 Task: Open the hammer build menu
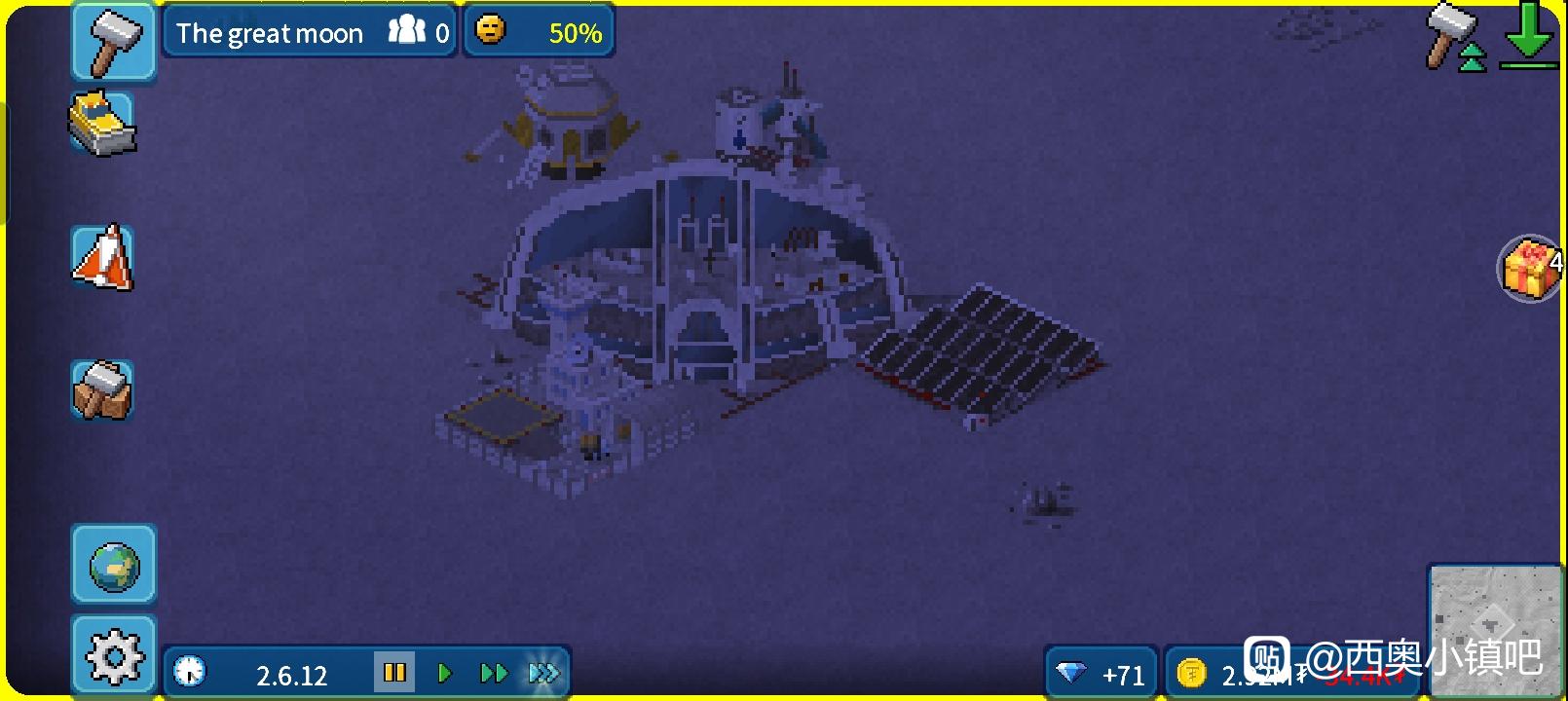click(x=113, y=41)
